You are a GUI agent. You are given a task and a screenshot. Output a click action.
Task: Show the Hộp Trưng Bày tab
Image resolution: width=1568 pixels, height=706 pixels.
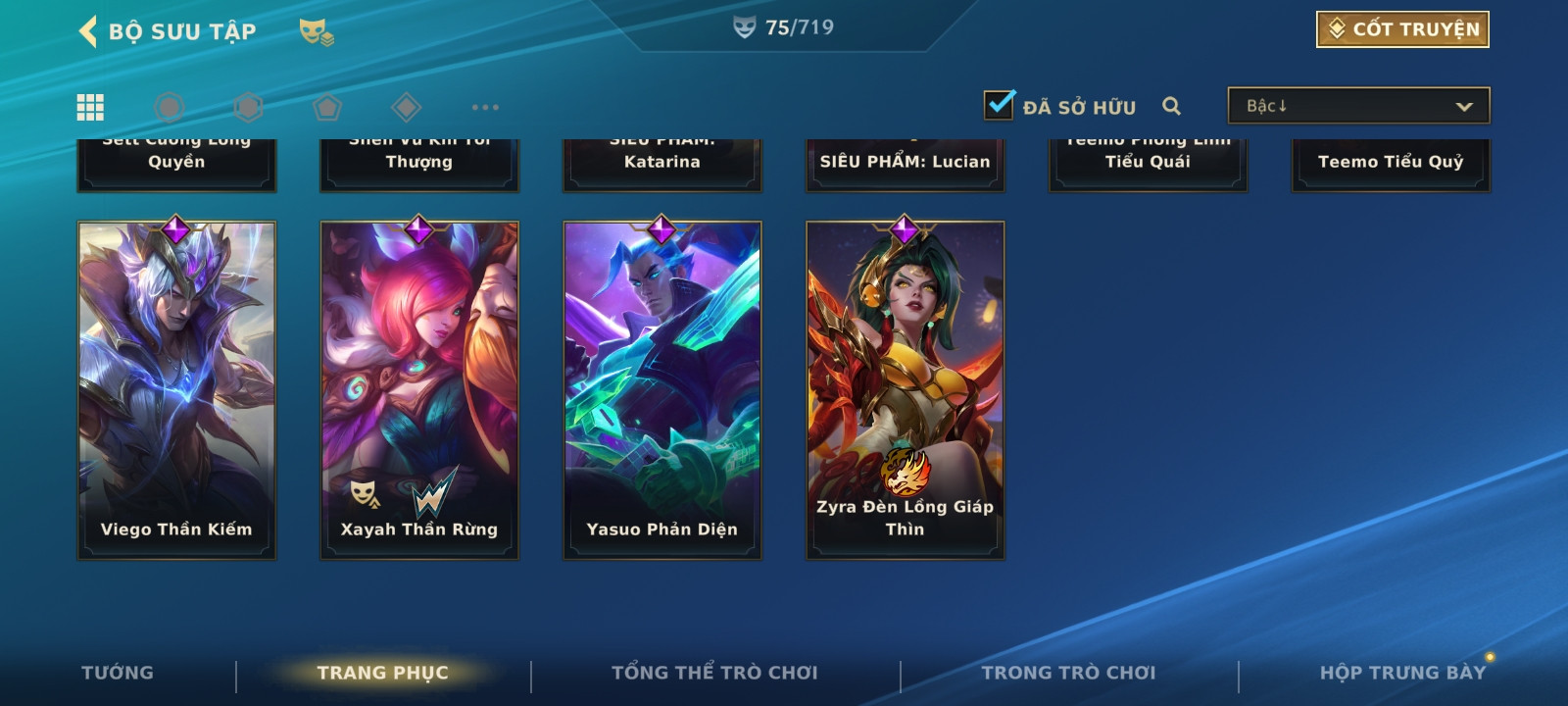(1402, 673)
